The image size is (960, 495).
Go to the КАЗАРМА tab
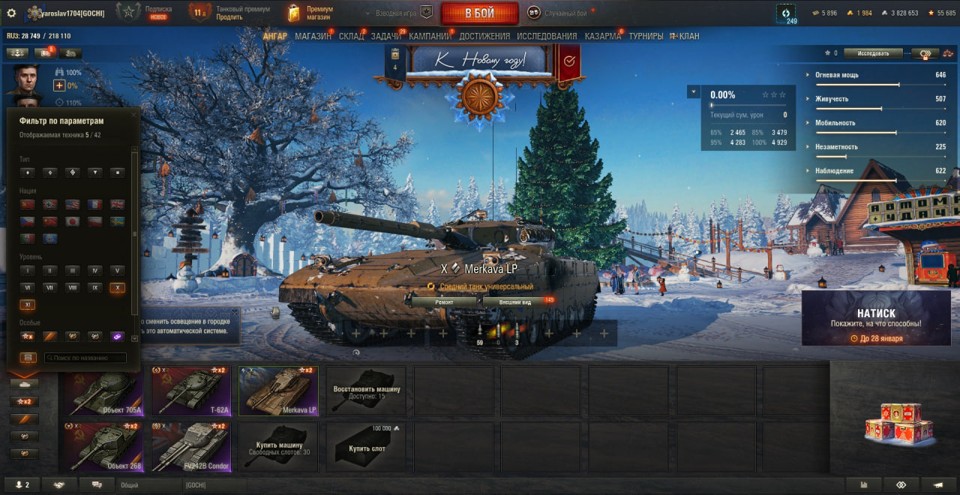coord(602,36)
